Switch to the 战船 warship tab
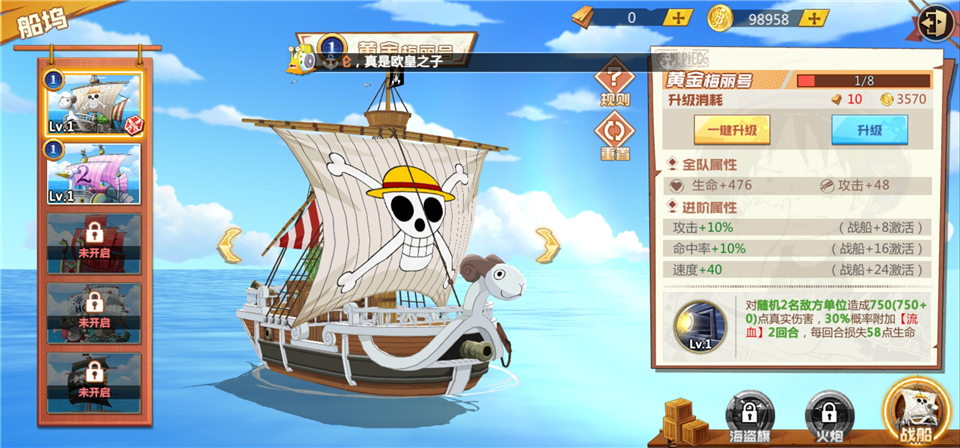The height and width of the screenshot is (448, 960). click(917, 412)
